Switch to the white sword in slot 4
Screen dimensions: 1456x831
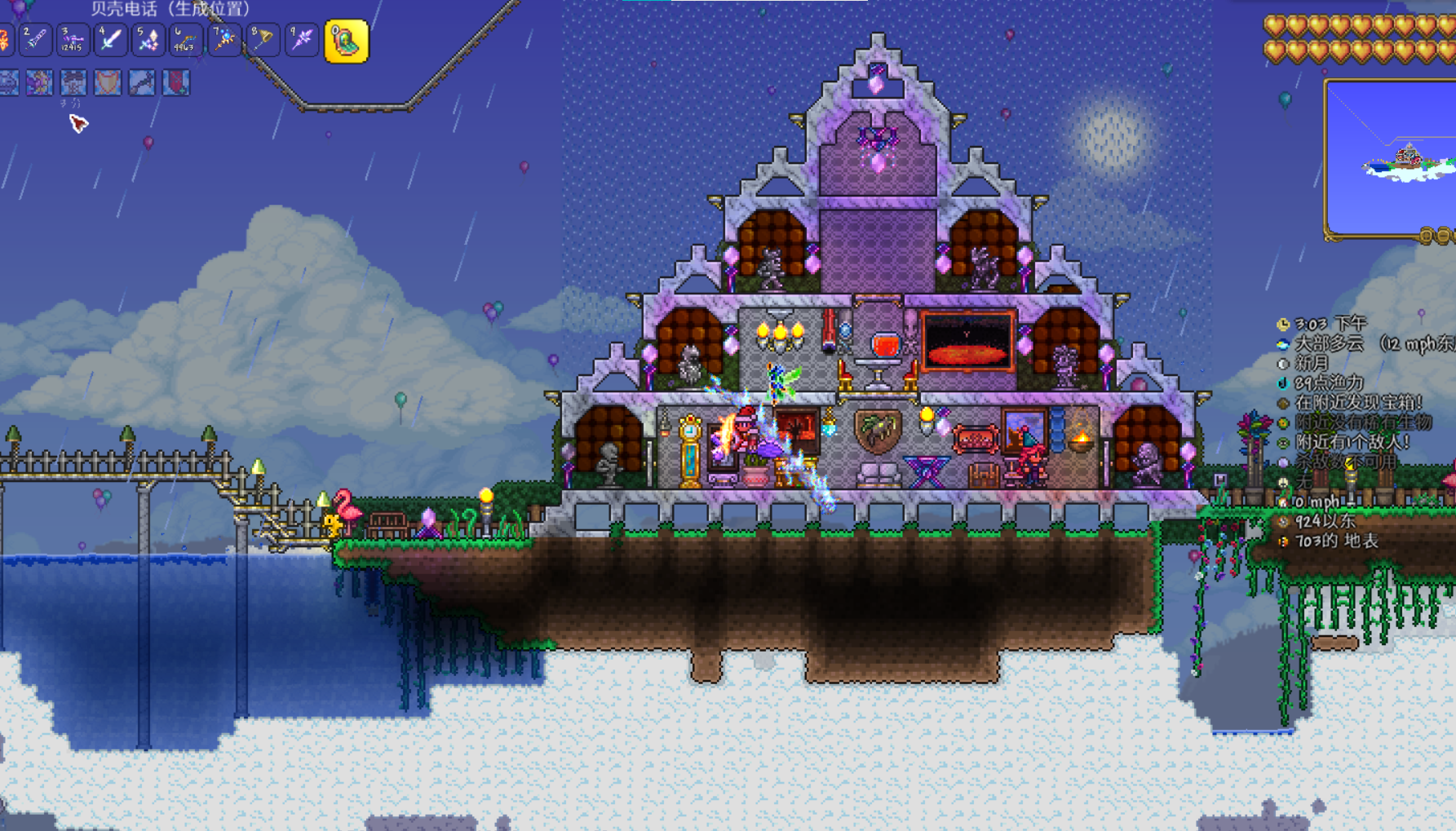[109, 39]
